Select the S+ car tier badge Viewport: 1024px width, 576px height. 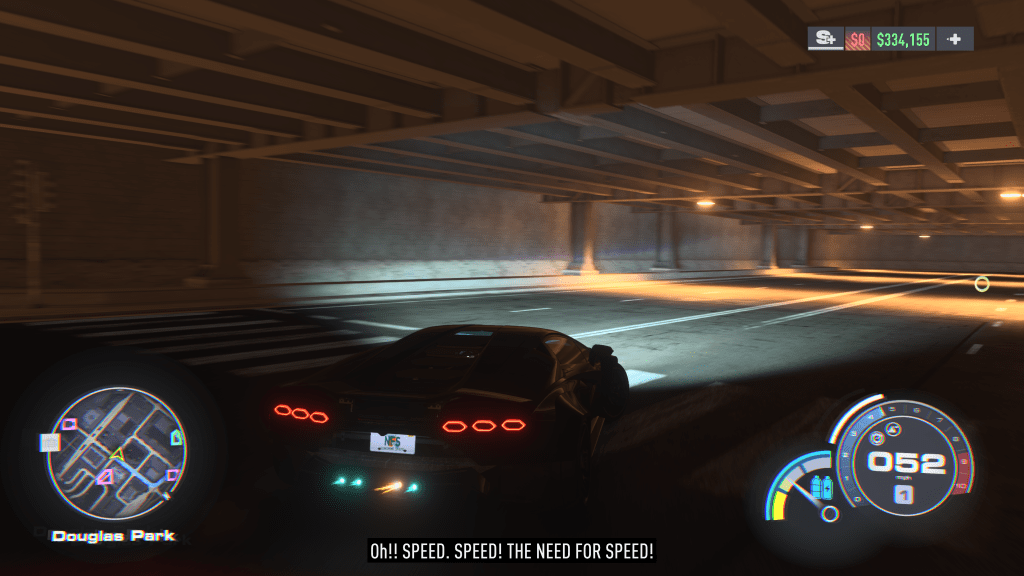[825, 39]
